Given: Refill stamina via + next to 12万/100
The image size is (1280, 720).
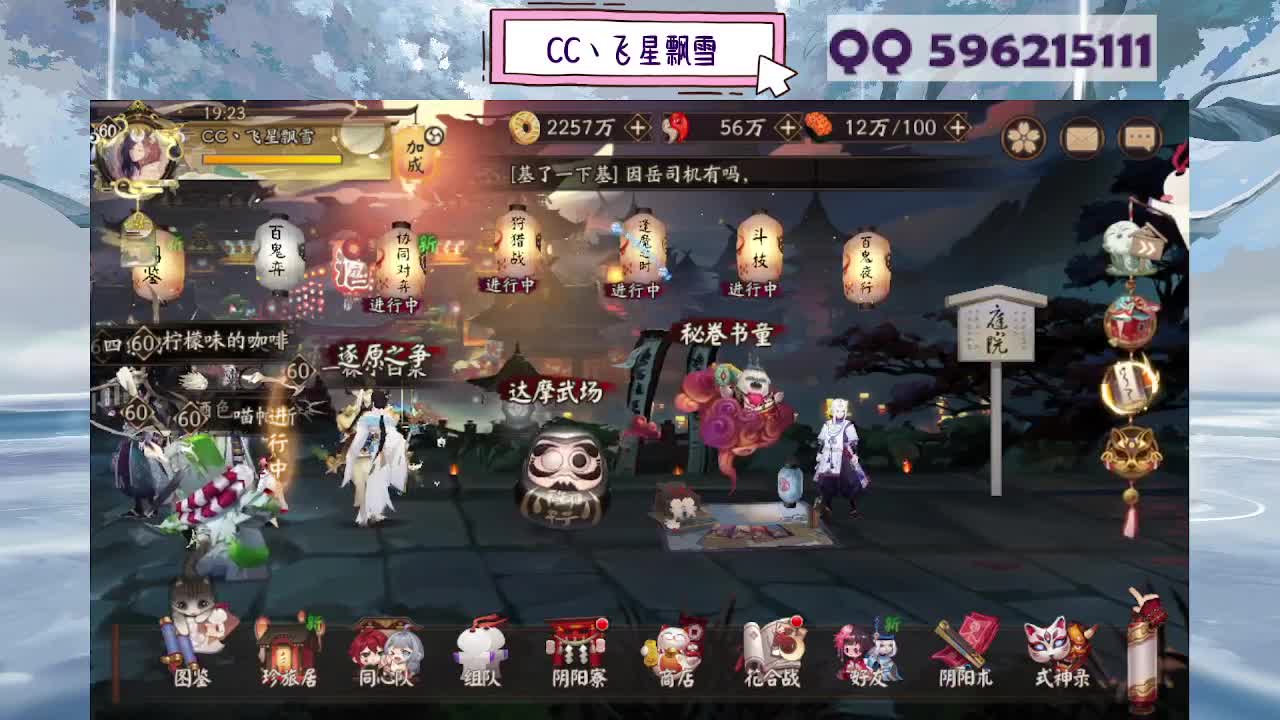Looking at the screenshot, I should pos(957,127).
